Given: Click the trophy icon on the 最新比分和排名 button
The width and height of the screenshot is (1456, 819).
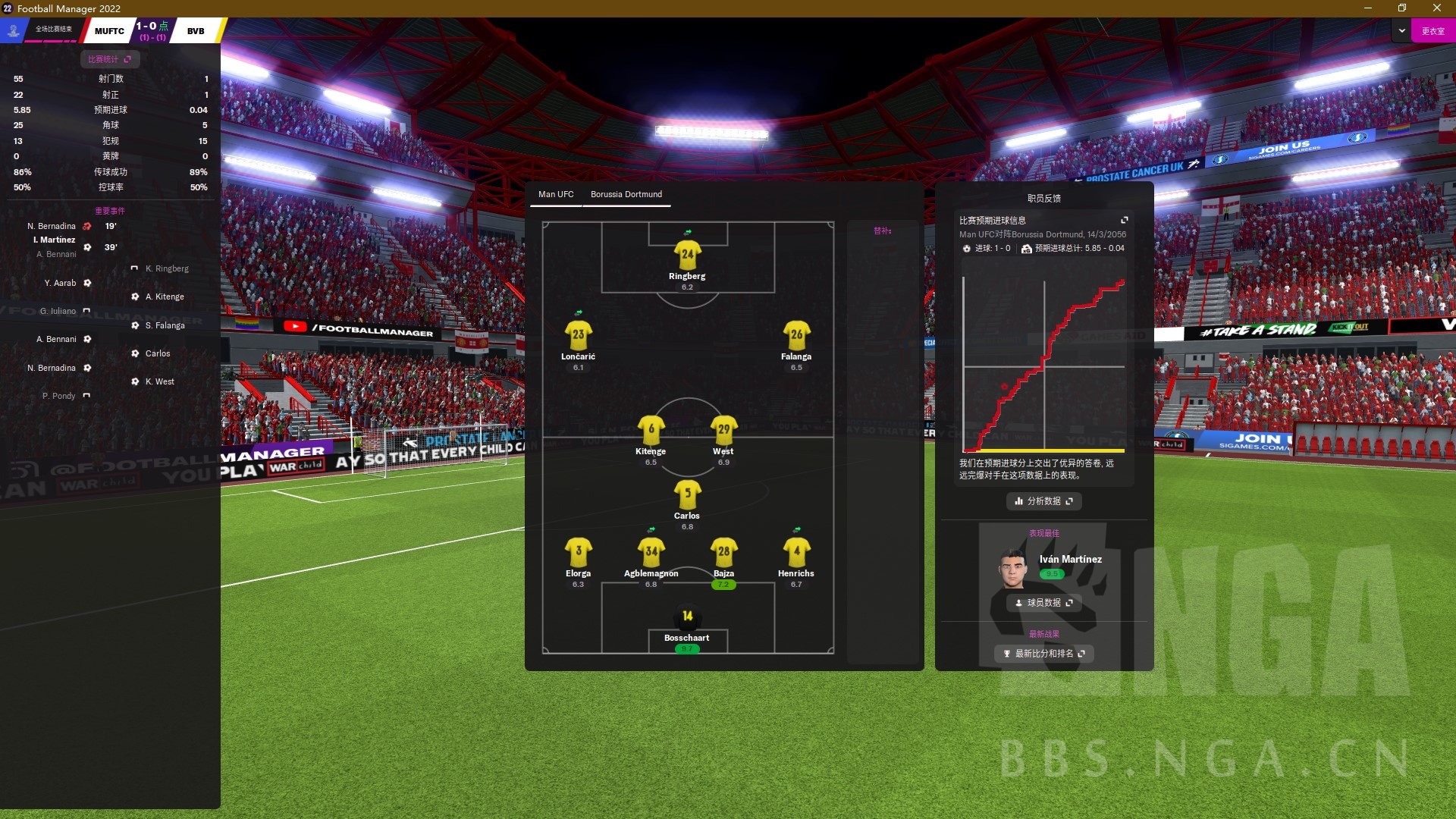Looking at the screenshot, I should (1007, 654).
